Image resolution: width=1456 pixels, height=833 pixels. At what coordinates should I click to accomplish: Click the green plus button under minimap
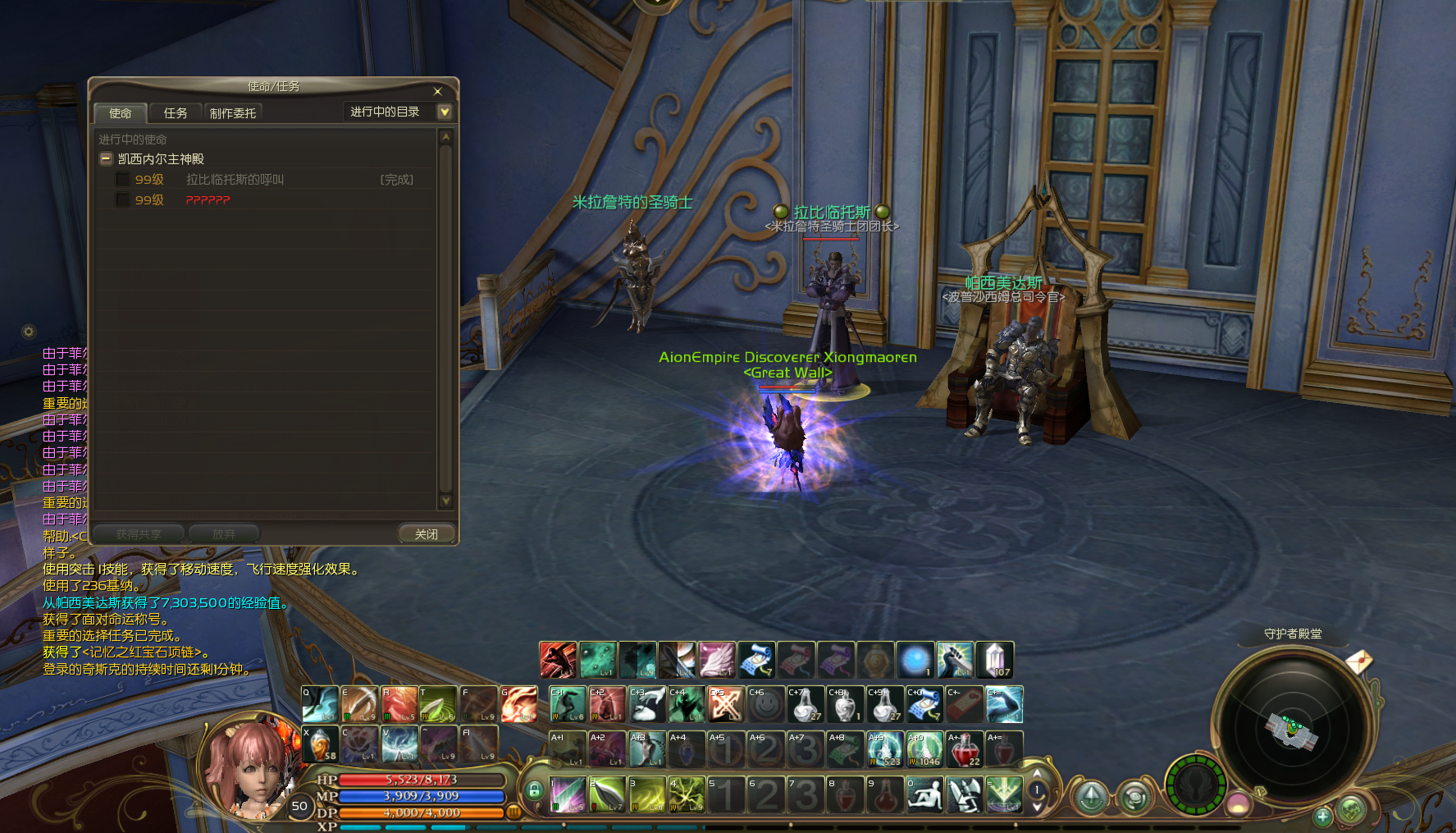point(1321,816)
